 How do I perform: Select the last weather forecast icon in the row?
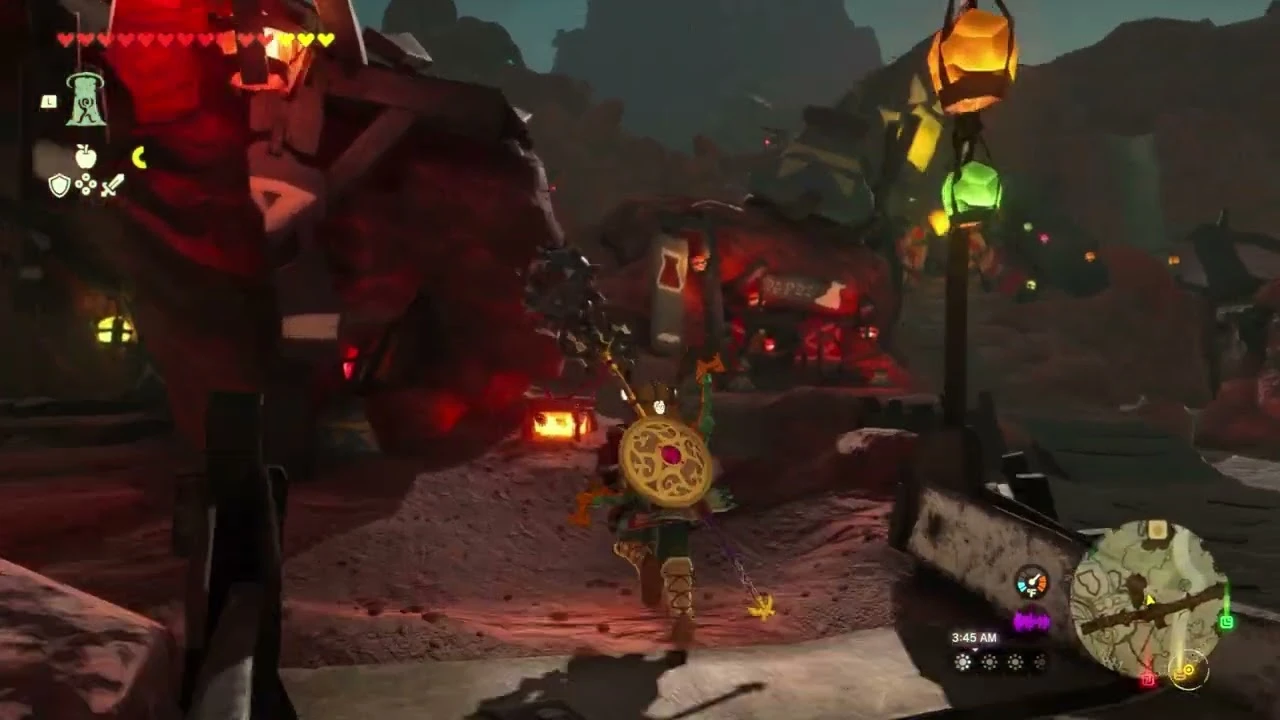tap(1038, 664)
